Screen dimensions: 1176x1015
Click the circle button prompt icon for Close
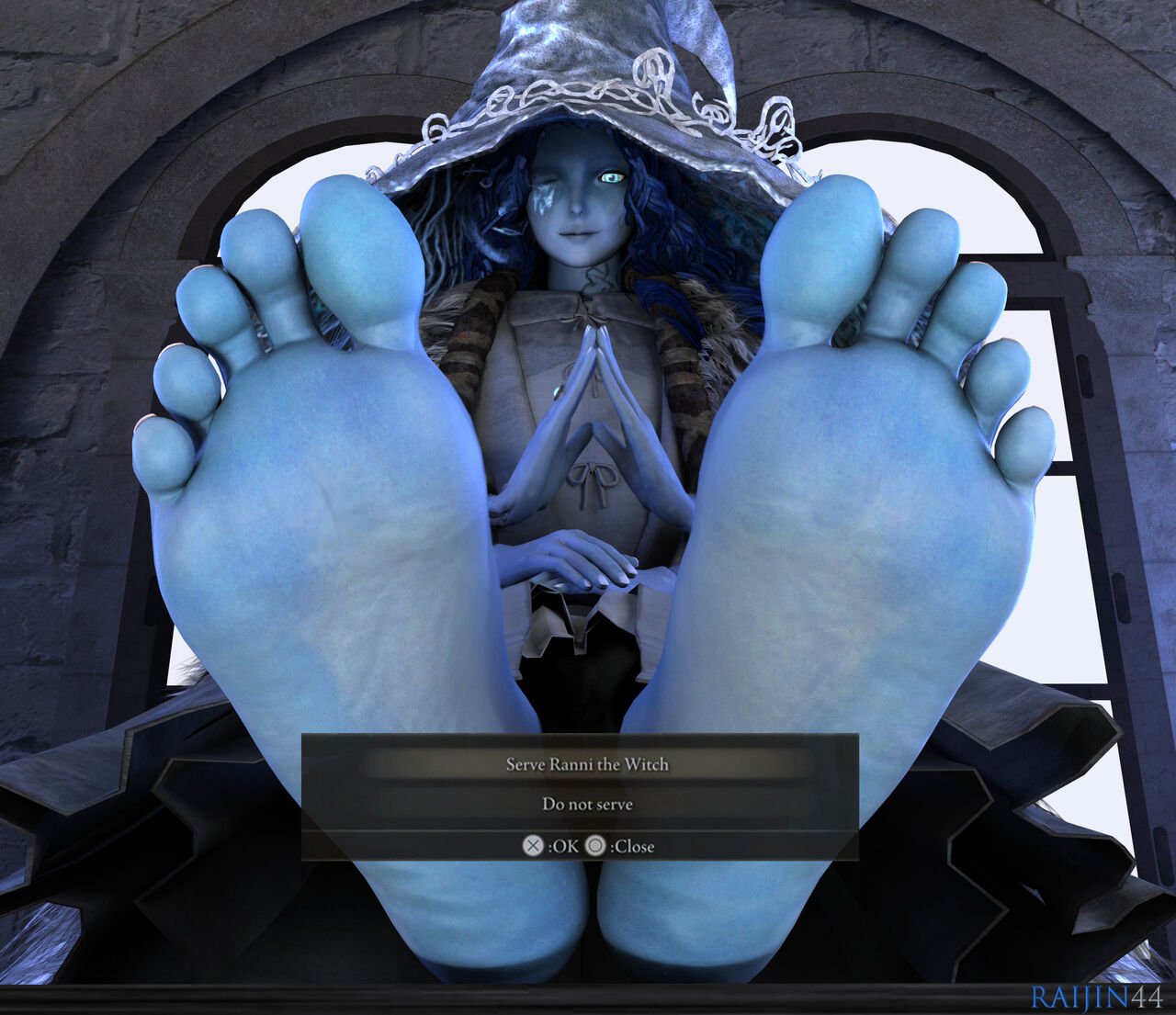[594, 846]
